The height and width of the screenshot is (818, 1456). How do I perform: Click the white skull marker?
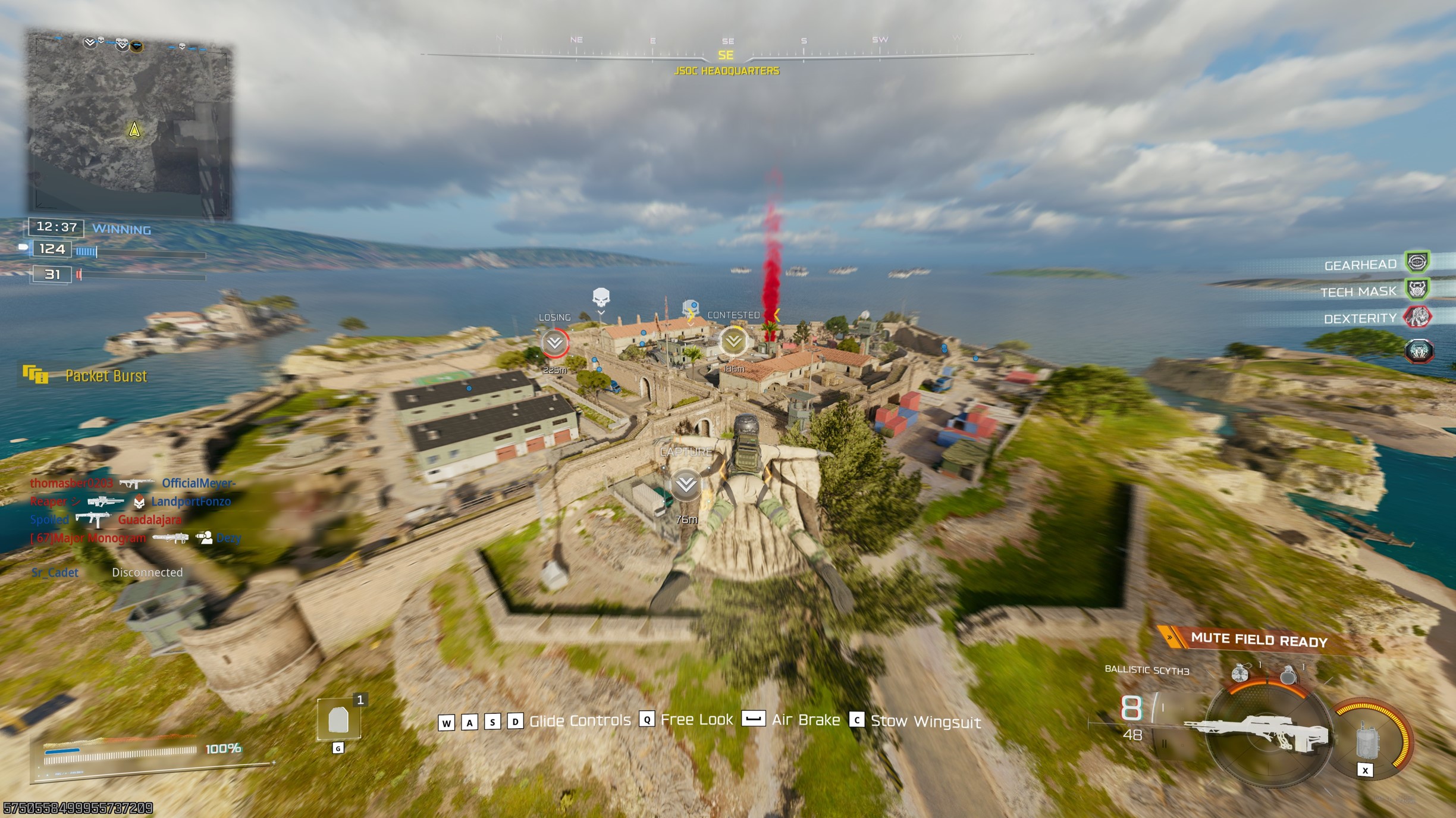pos(601,296)
